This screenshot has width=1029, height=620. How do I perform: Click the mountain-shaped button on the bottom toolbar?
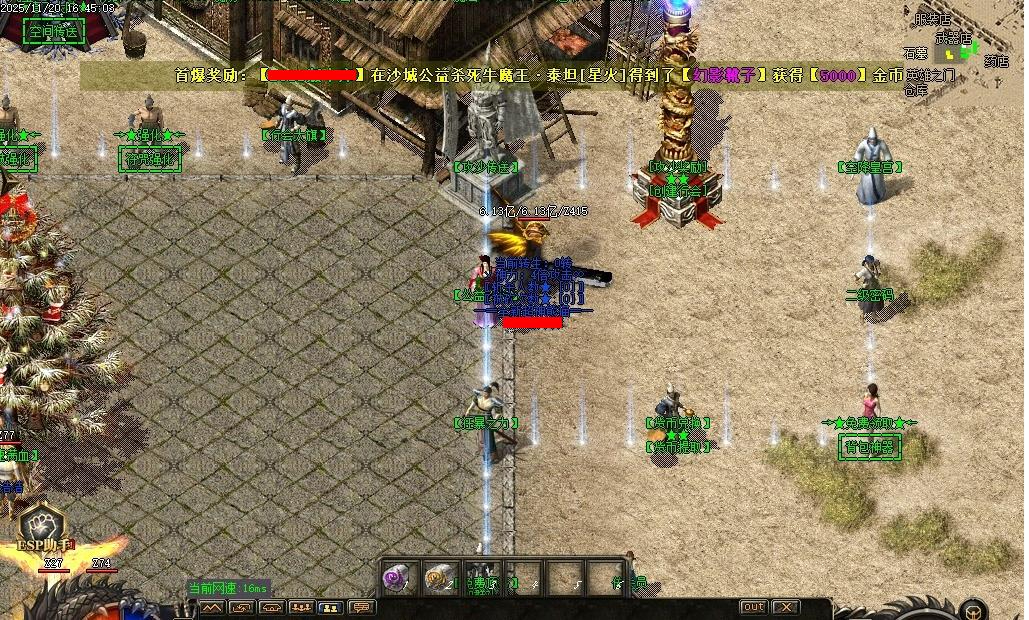click(x=211, y=607)
